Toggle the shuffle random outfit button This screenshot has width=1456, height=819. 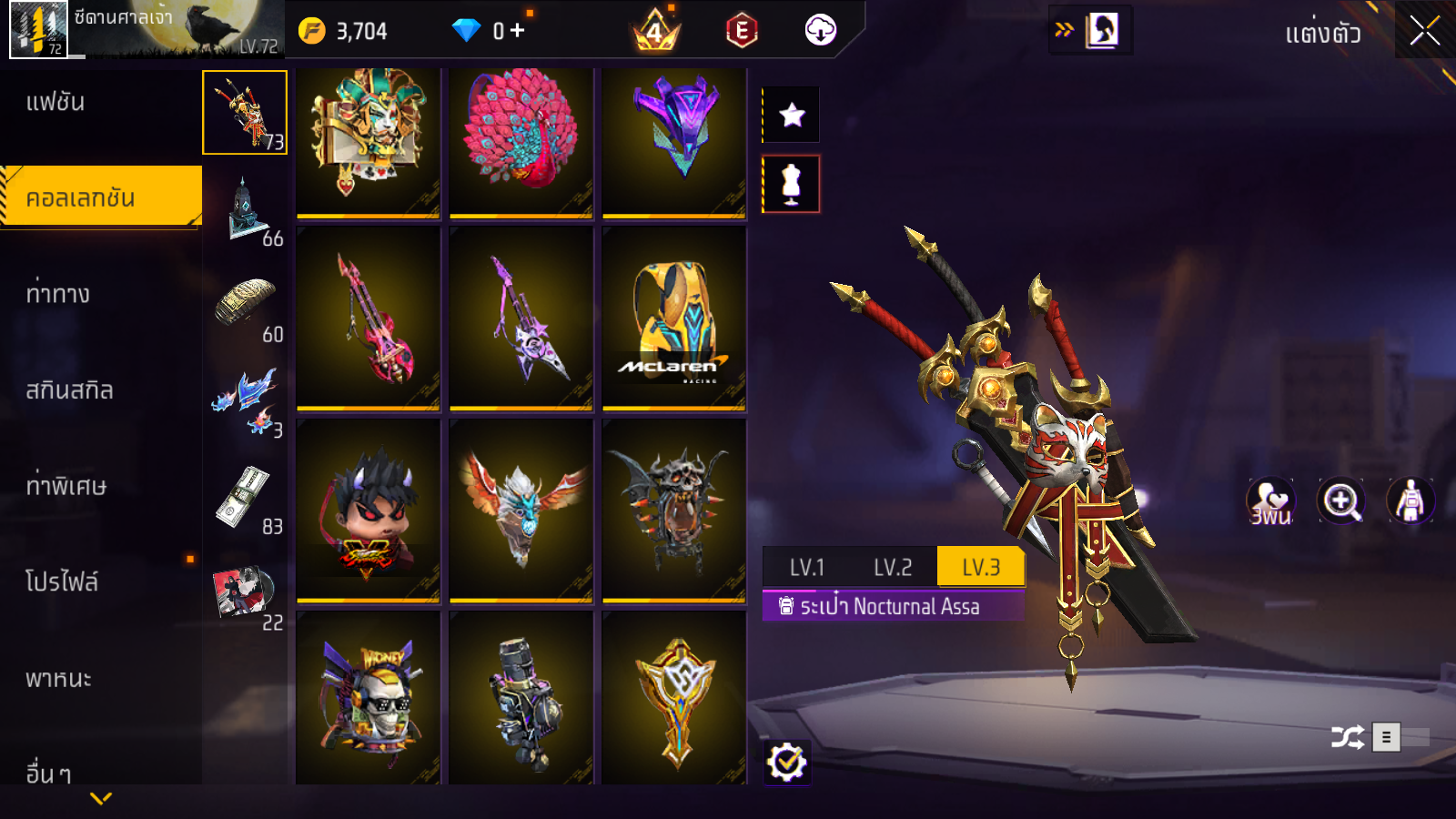tap(1348, 737)
